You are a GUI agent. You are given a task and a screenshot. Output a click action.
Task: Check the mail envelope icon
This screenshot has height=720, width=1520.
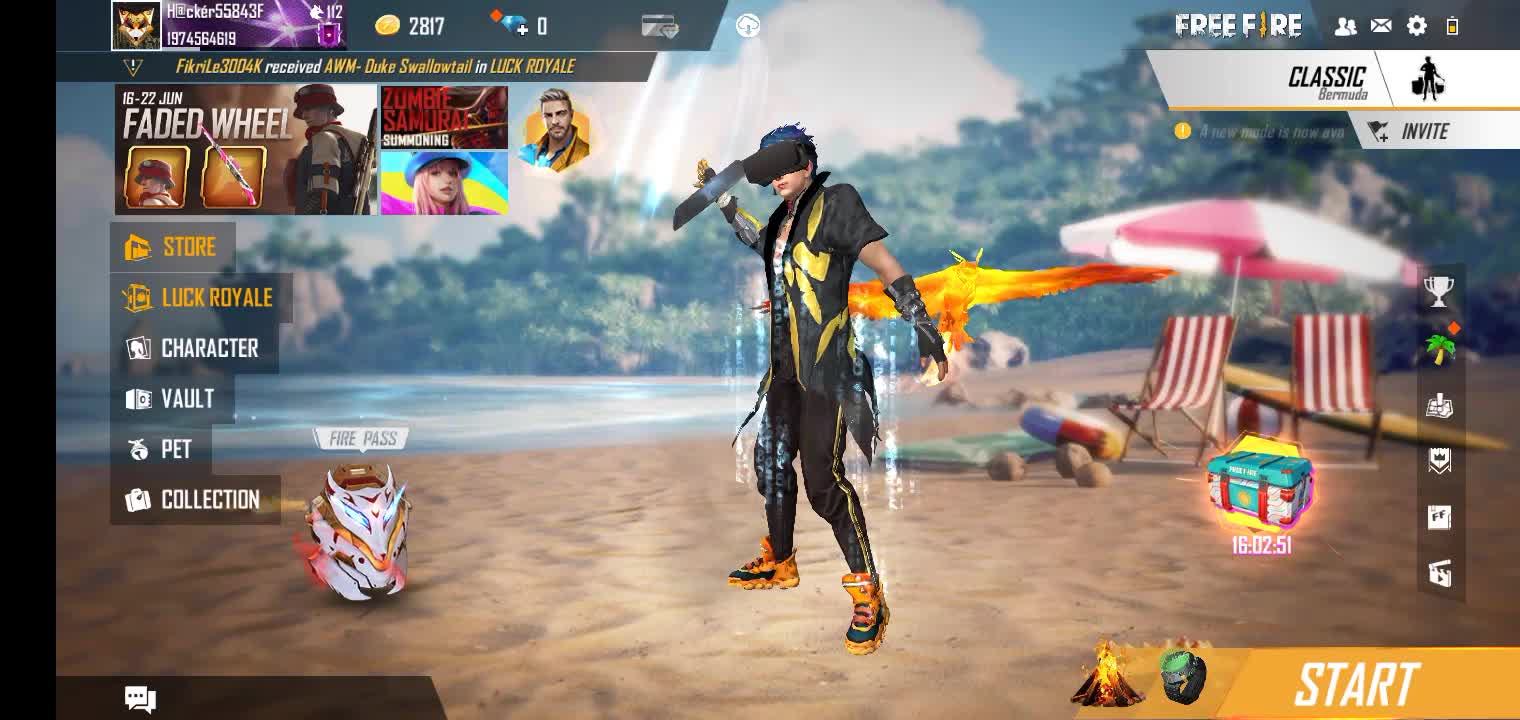tap(1381, 26)
